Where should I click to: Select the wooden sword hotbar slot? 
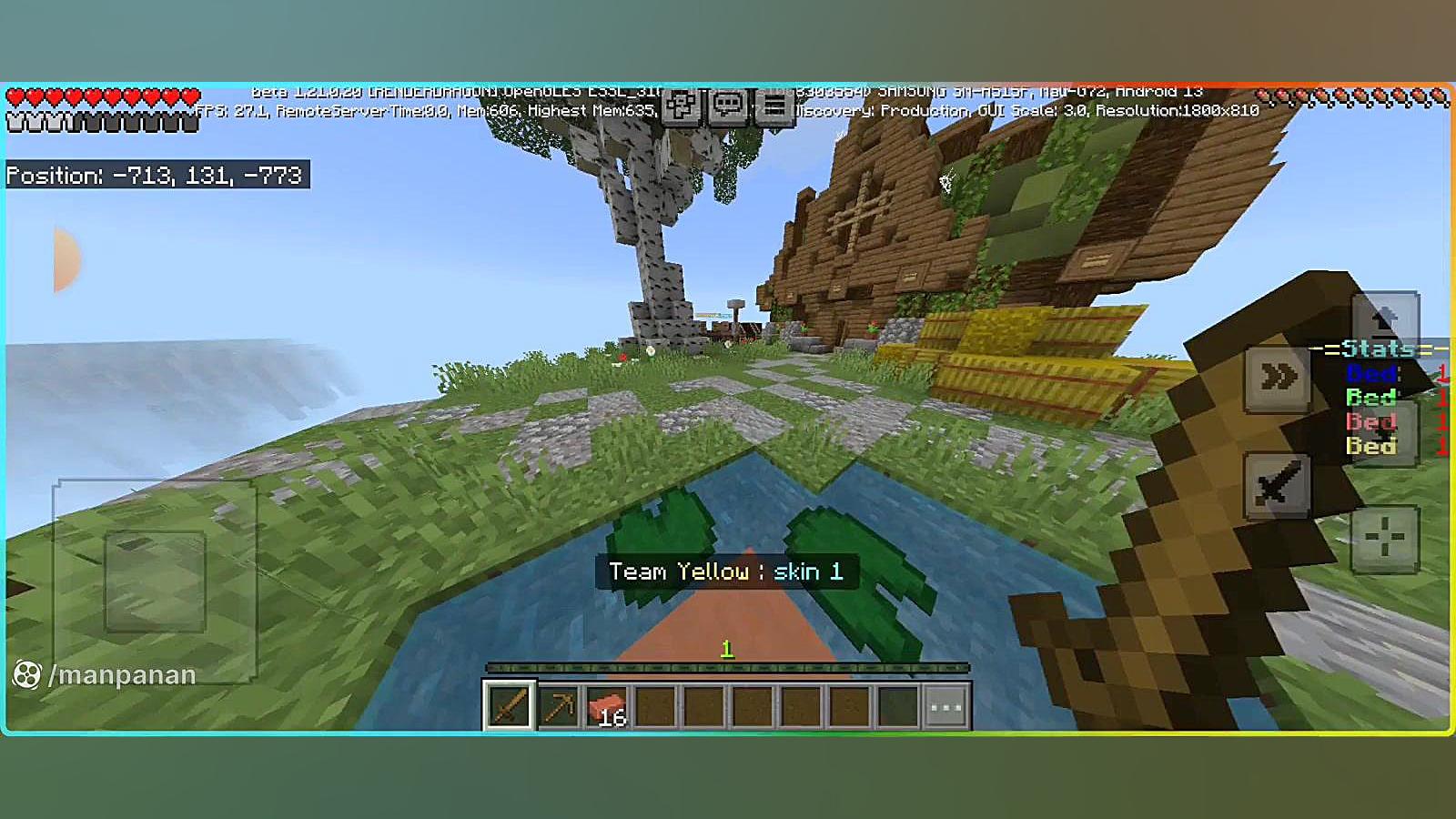(509, 705)
